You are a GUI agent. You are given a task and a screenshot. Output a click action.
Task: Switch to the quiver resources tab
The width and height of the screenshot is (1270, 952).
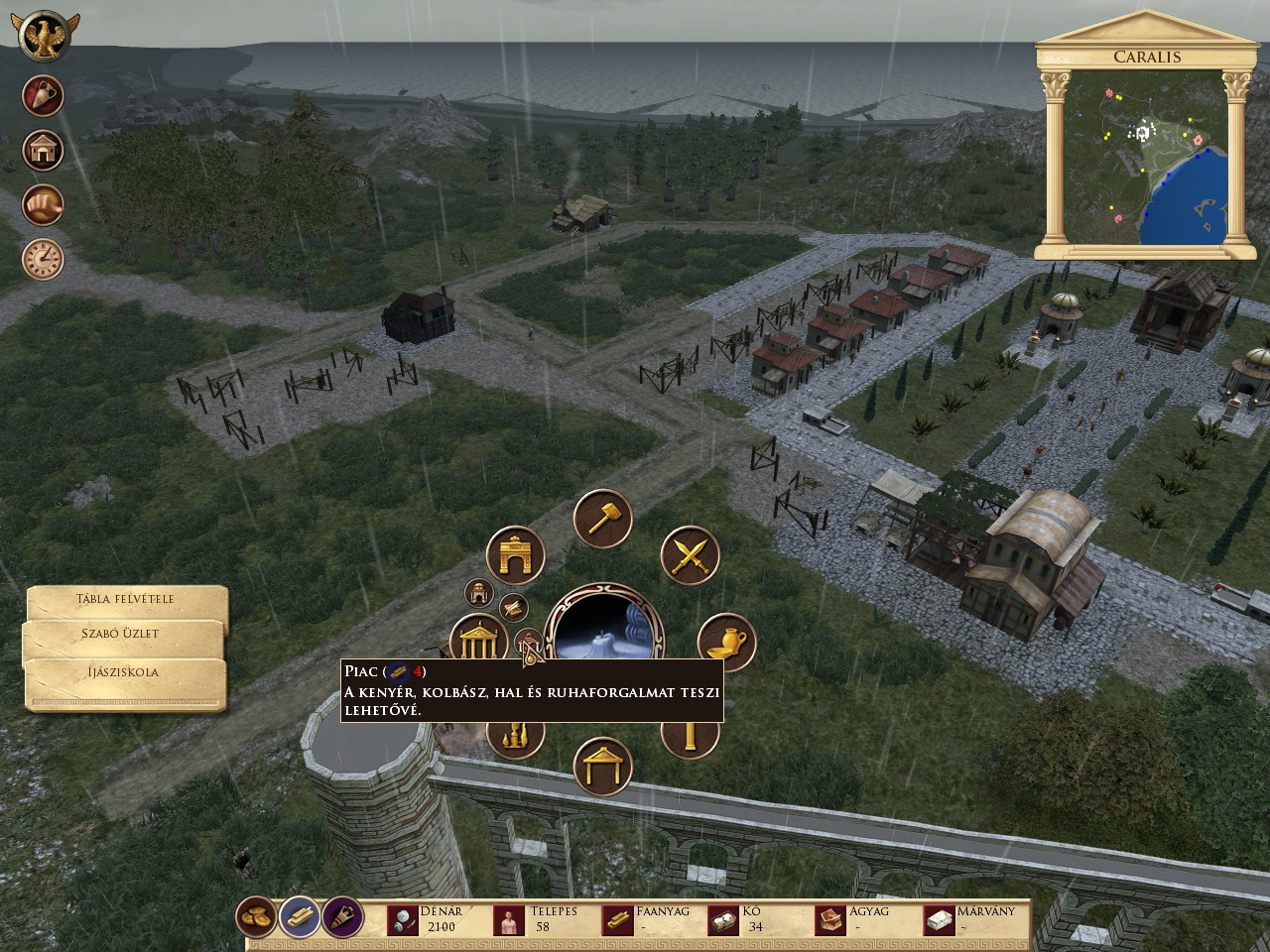342,917
